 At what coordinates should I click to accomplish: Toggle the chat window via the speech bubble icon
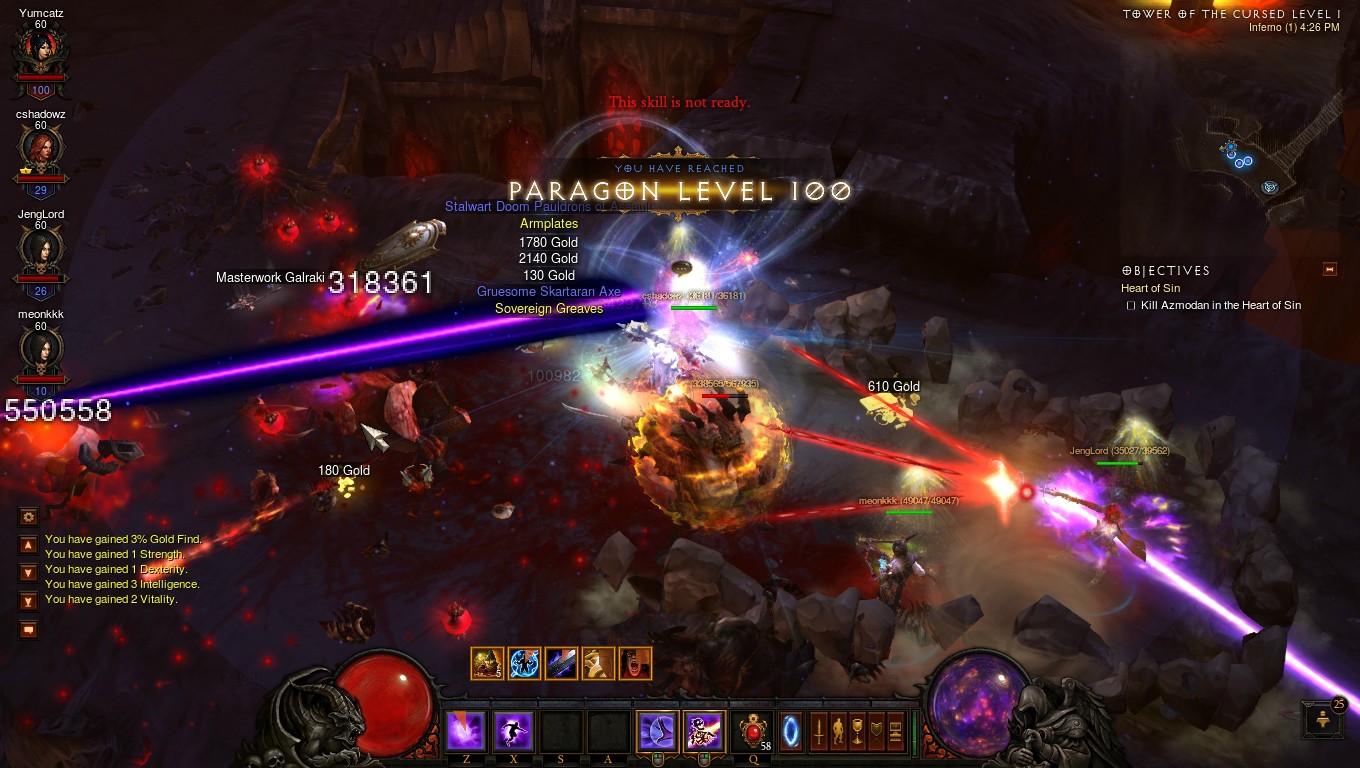[x=28, y=628]
